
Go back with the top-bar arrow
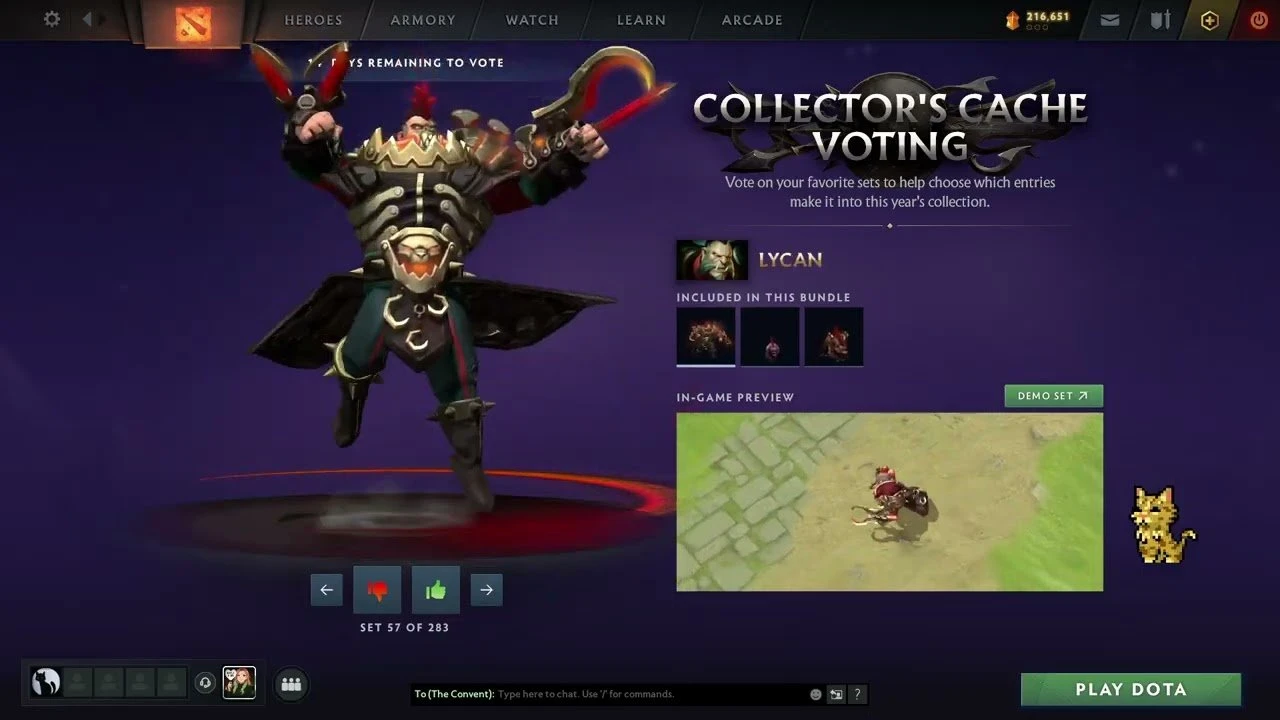click(88, 19)
